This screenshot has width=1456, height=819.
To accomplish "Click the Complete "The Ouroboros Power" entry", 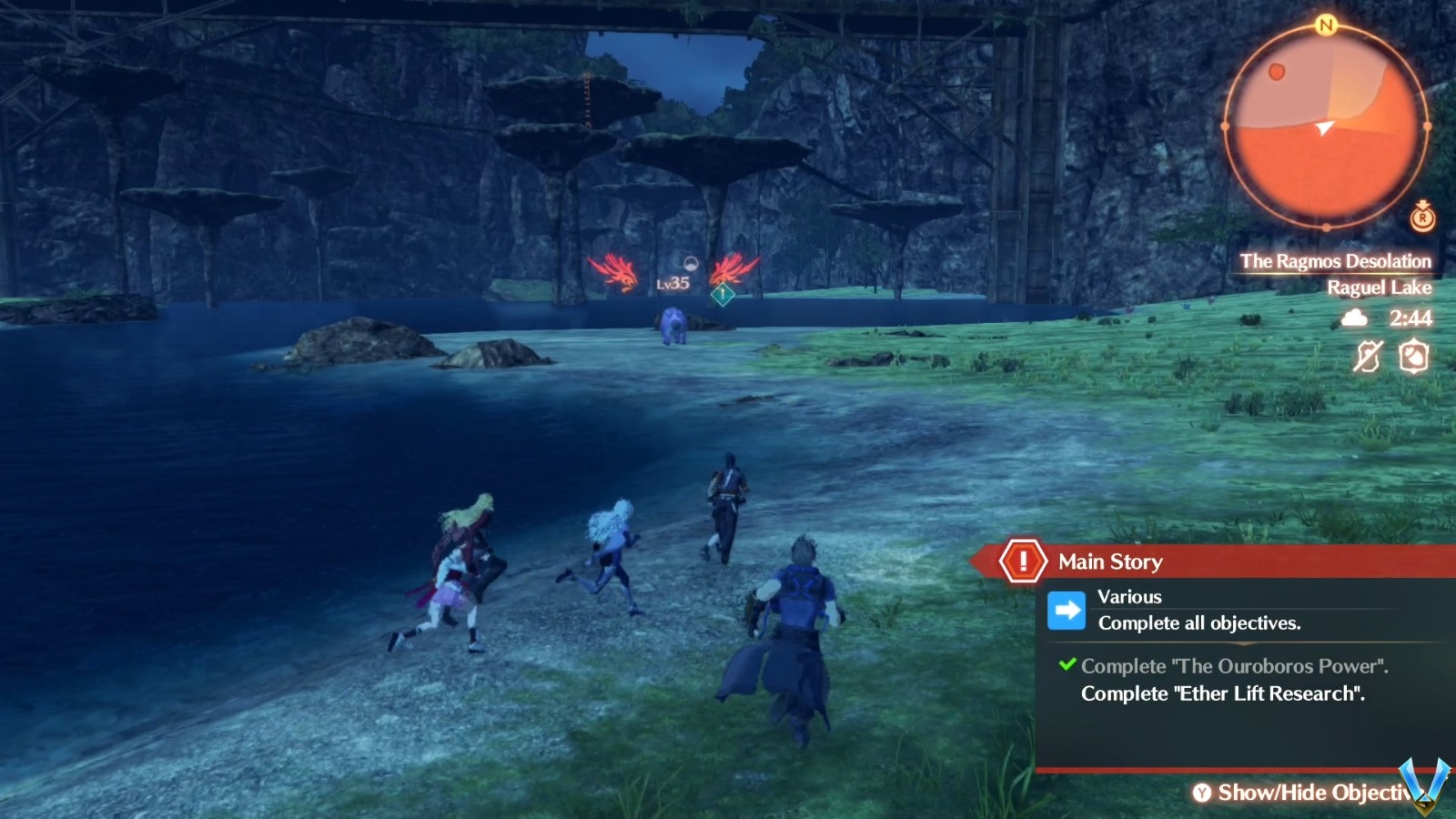I will [1228, 666].
